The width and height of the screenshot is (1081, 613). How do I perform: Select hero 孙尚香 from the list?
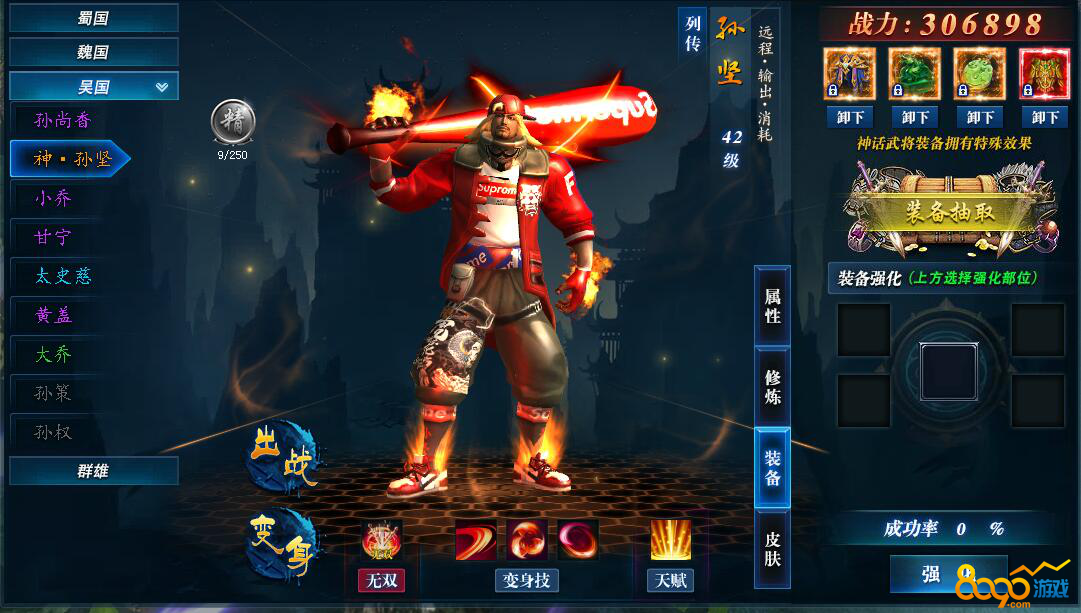[63, 121]
